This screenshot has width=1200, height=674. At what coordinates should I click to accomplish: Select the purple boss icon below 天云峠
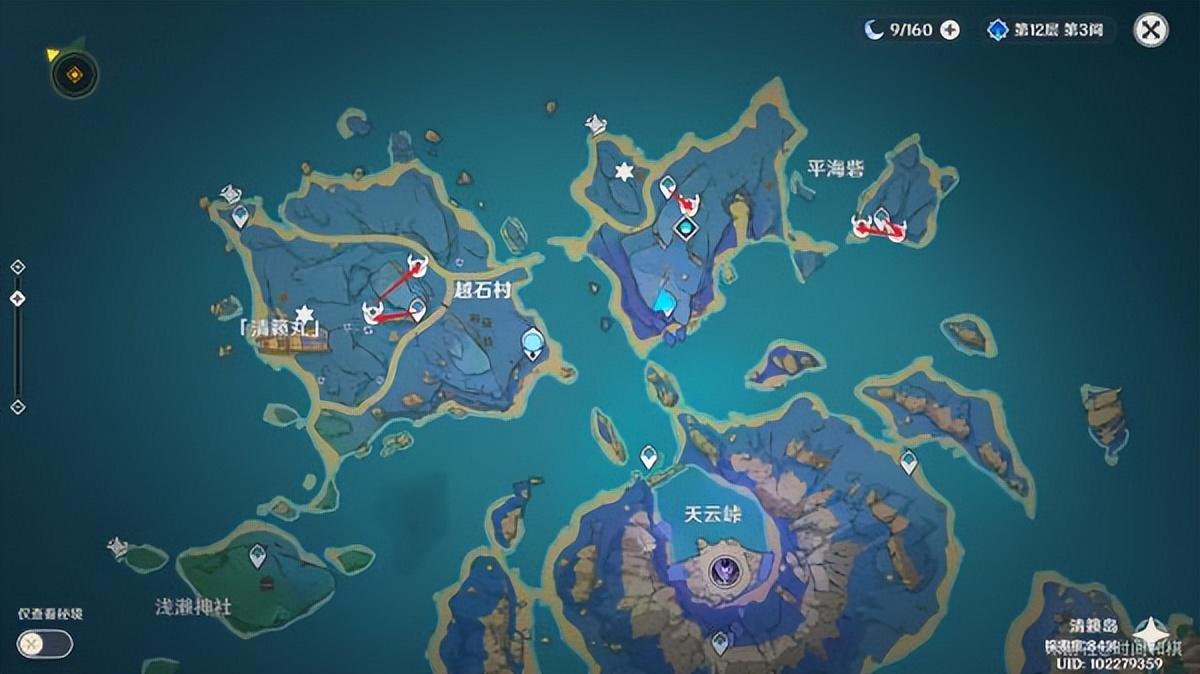click(723, 572)
